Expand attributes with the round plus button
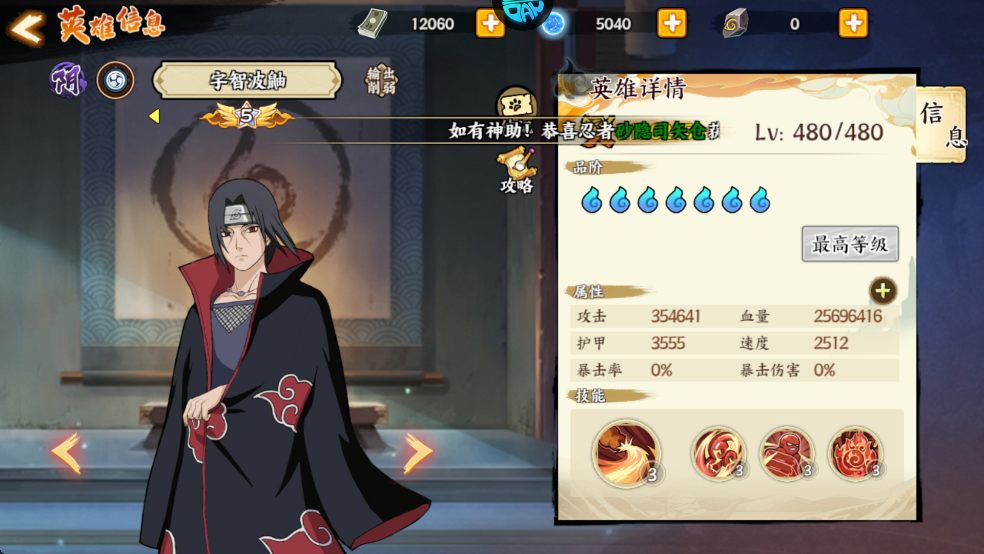 pyautogui.click(x=882, y=291)
